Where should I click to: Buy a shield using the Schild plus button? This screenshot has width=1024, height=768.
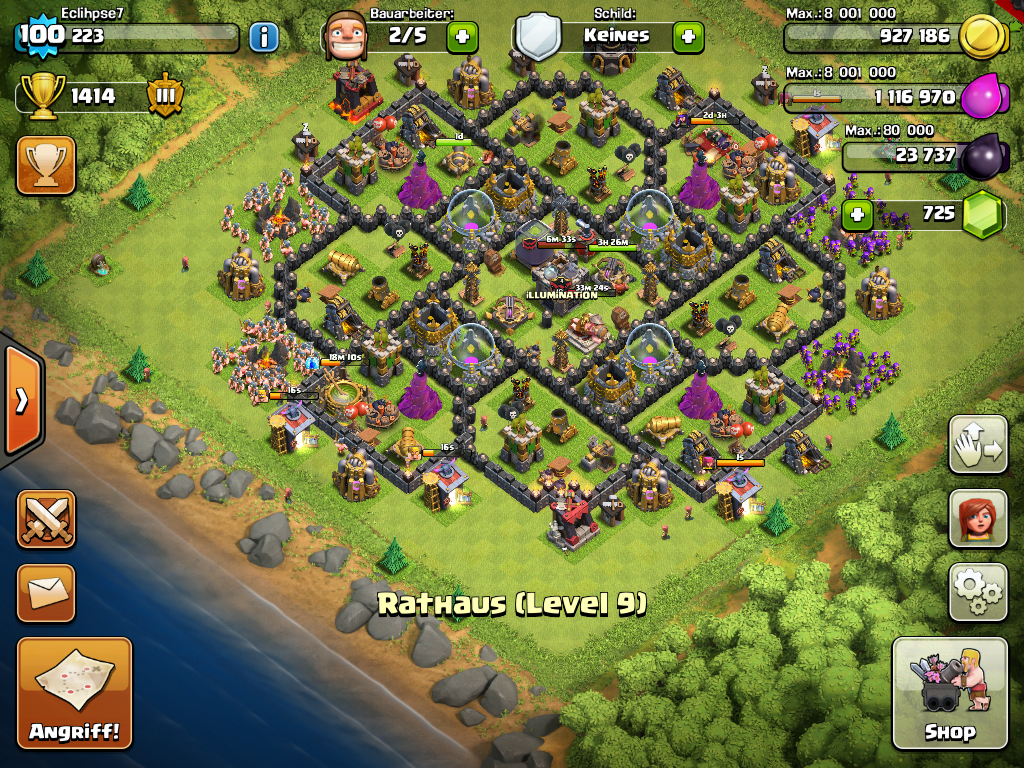coord(687,37)
